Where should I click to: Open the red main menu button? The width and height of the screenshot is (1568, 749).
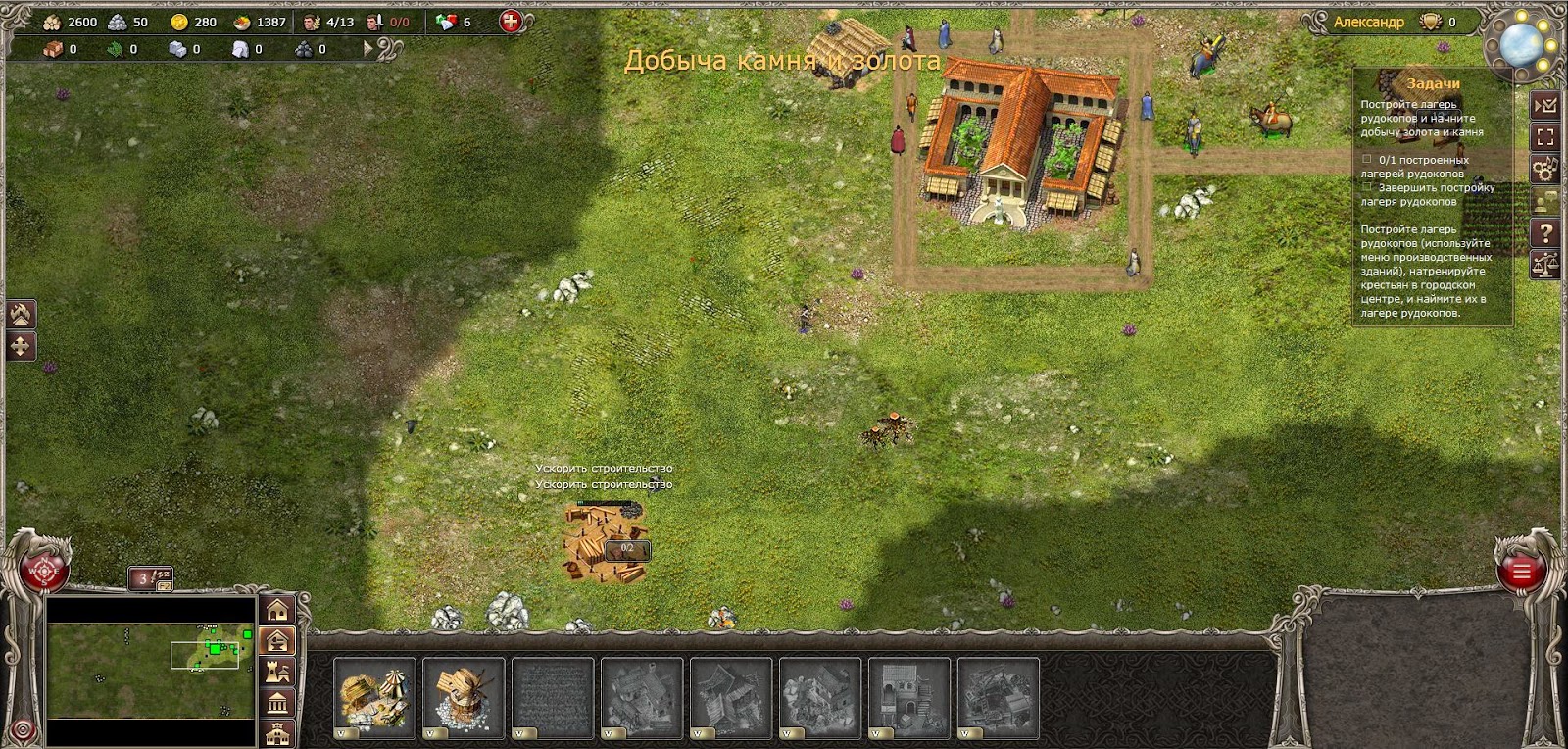pyautogui.click(x=1520, y=572)
